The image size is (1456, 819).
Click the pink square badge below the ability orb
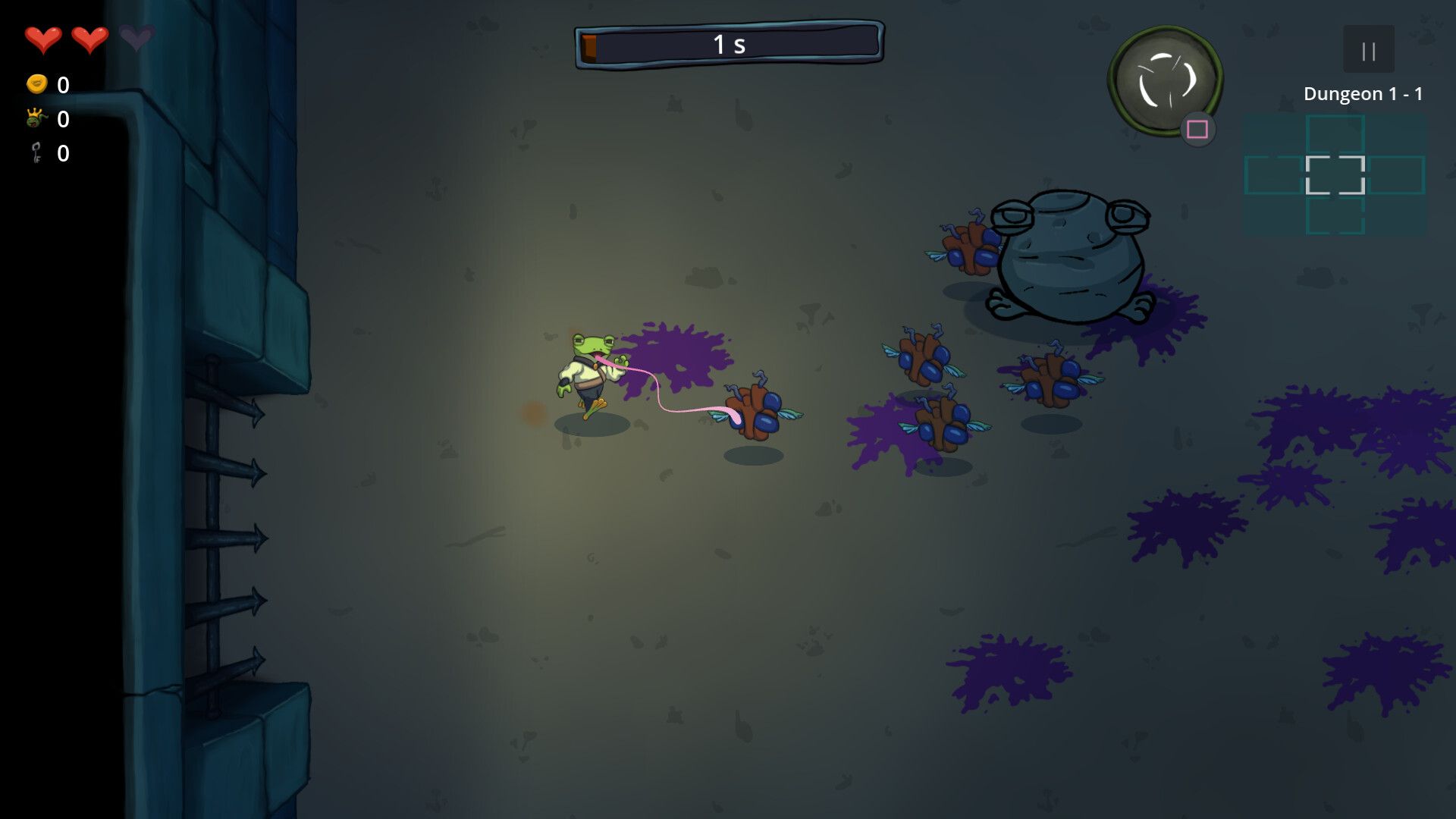click(x=1196, y=130)
